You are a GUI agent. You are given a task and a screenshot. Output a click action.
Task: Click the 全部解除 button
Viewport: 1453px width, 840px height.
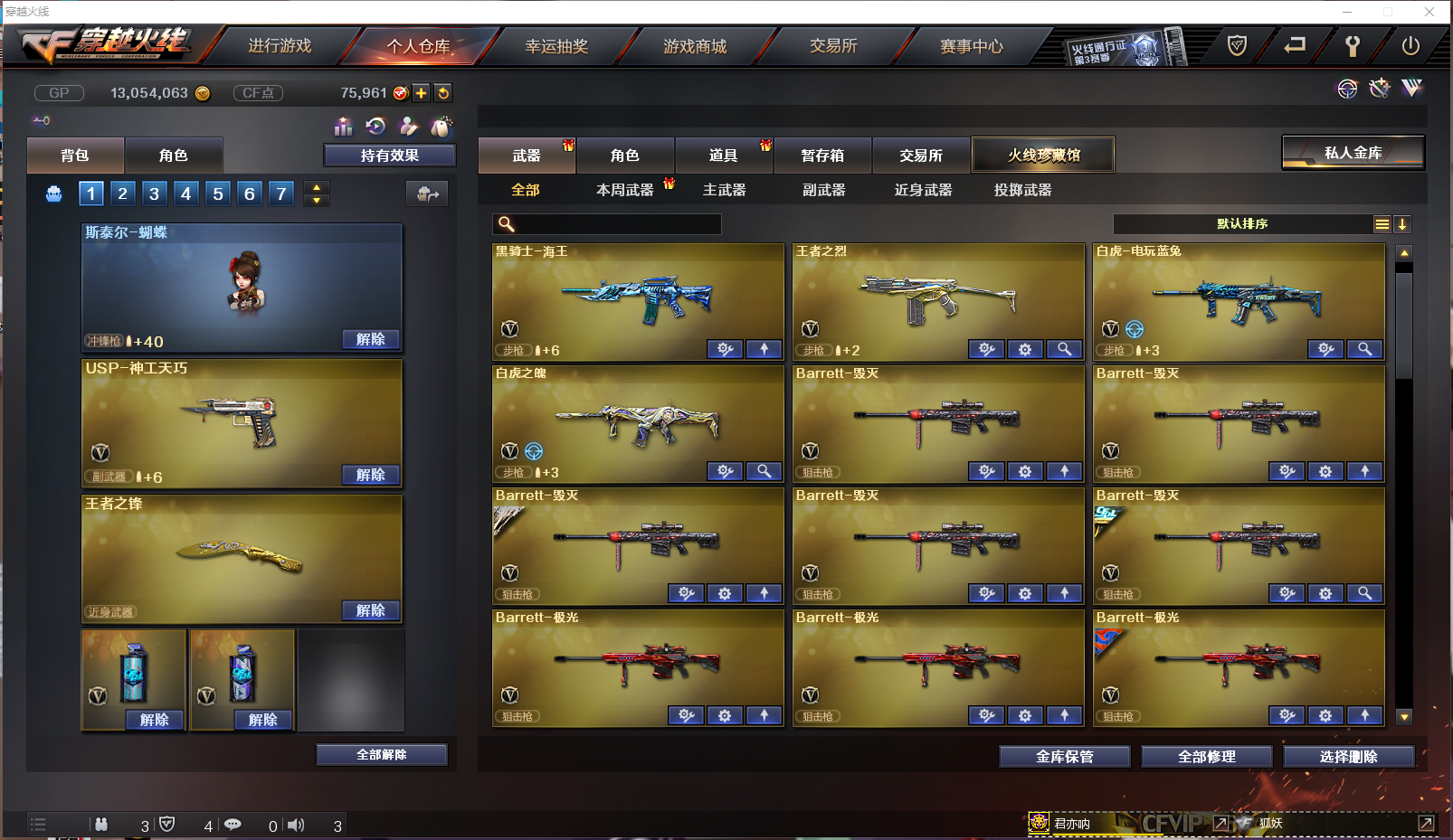click(x=381, y=754)
